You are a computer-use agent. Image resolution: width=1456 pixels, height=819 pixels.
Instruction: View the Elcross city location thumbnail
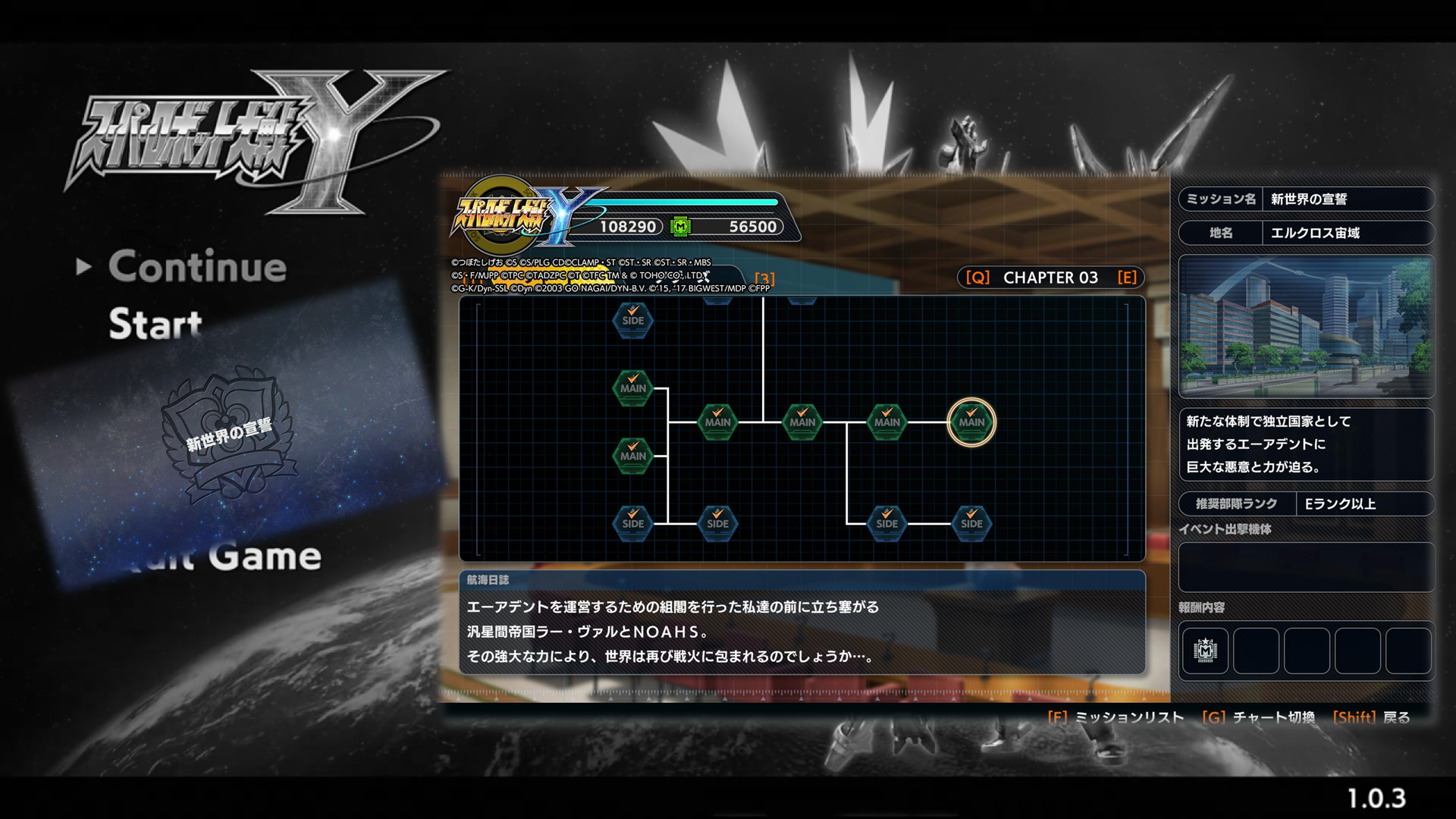pyautogui.click(x=1306, y=326)
